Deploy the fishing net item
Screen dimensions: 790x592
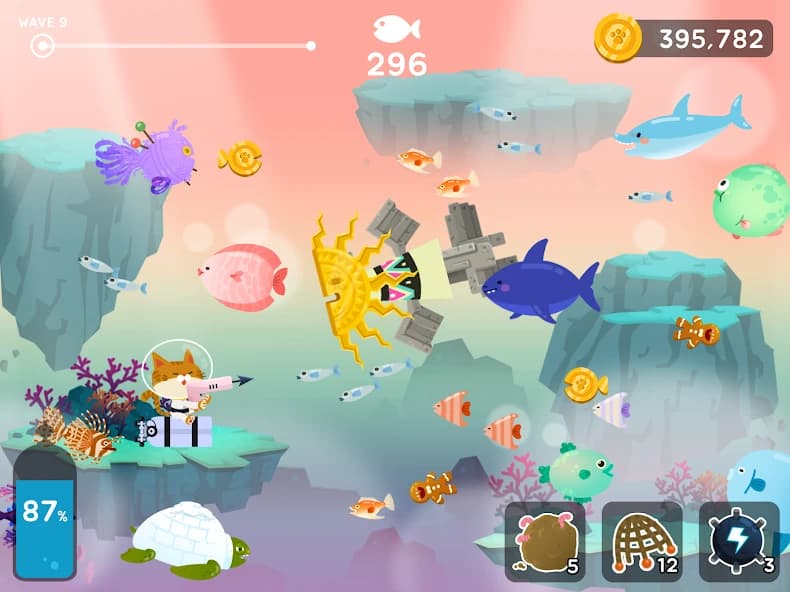click(642, 541)
